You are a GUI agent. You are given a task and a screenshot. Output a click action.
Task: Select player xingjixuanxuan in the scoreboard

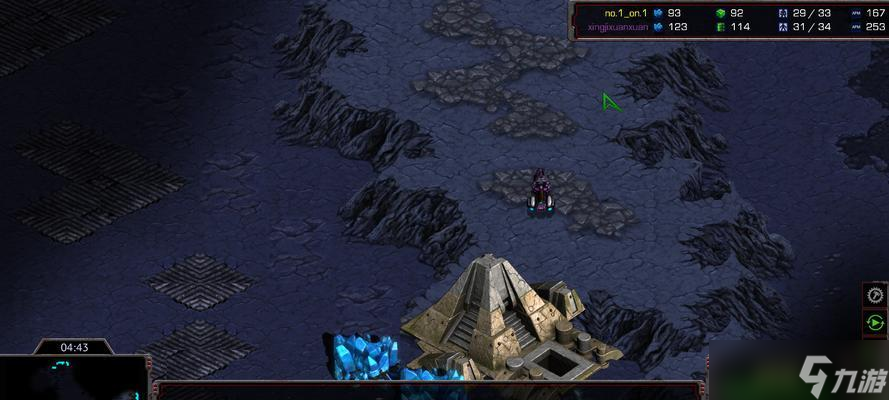coord(619,27)
